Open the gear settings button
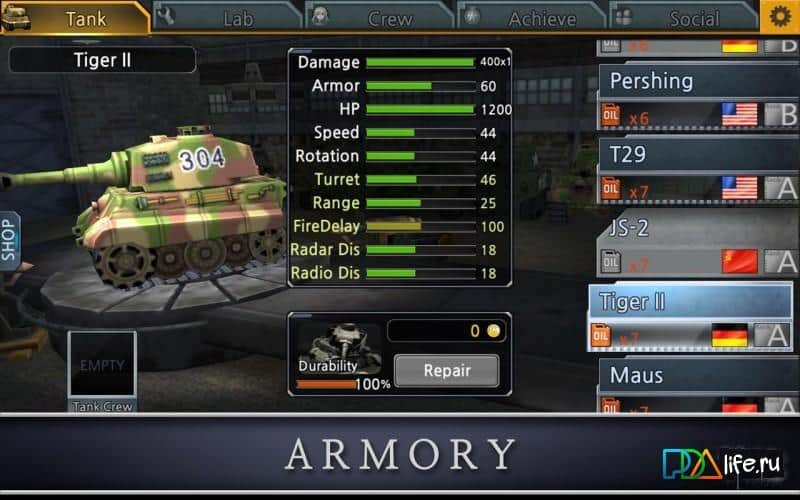Viewport: 800px width, 500px height. tap(778, 16)
